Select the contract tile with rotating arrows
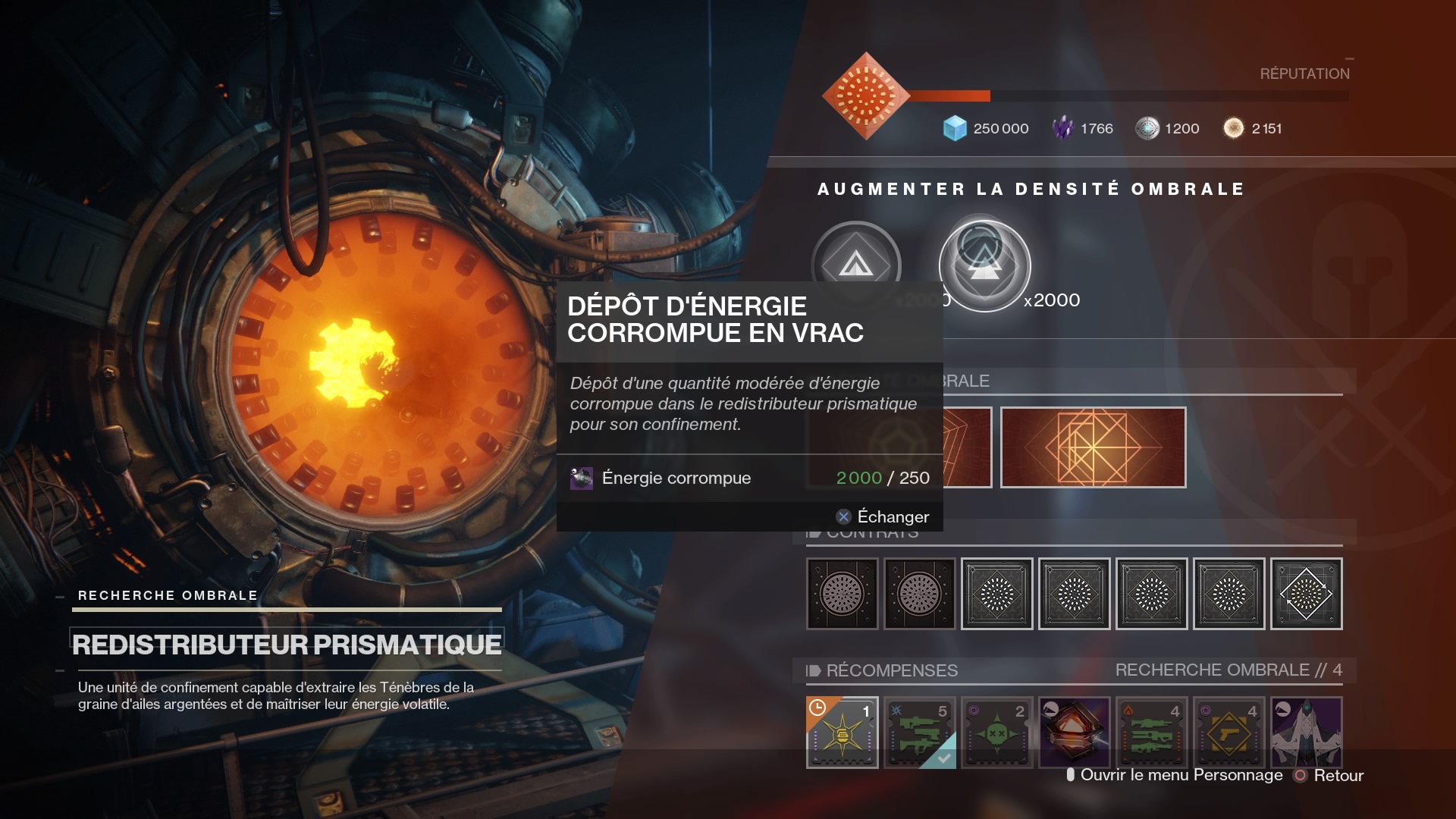 pyautogui.click(x=1306, y=594)
